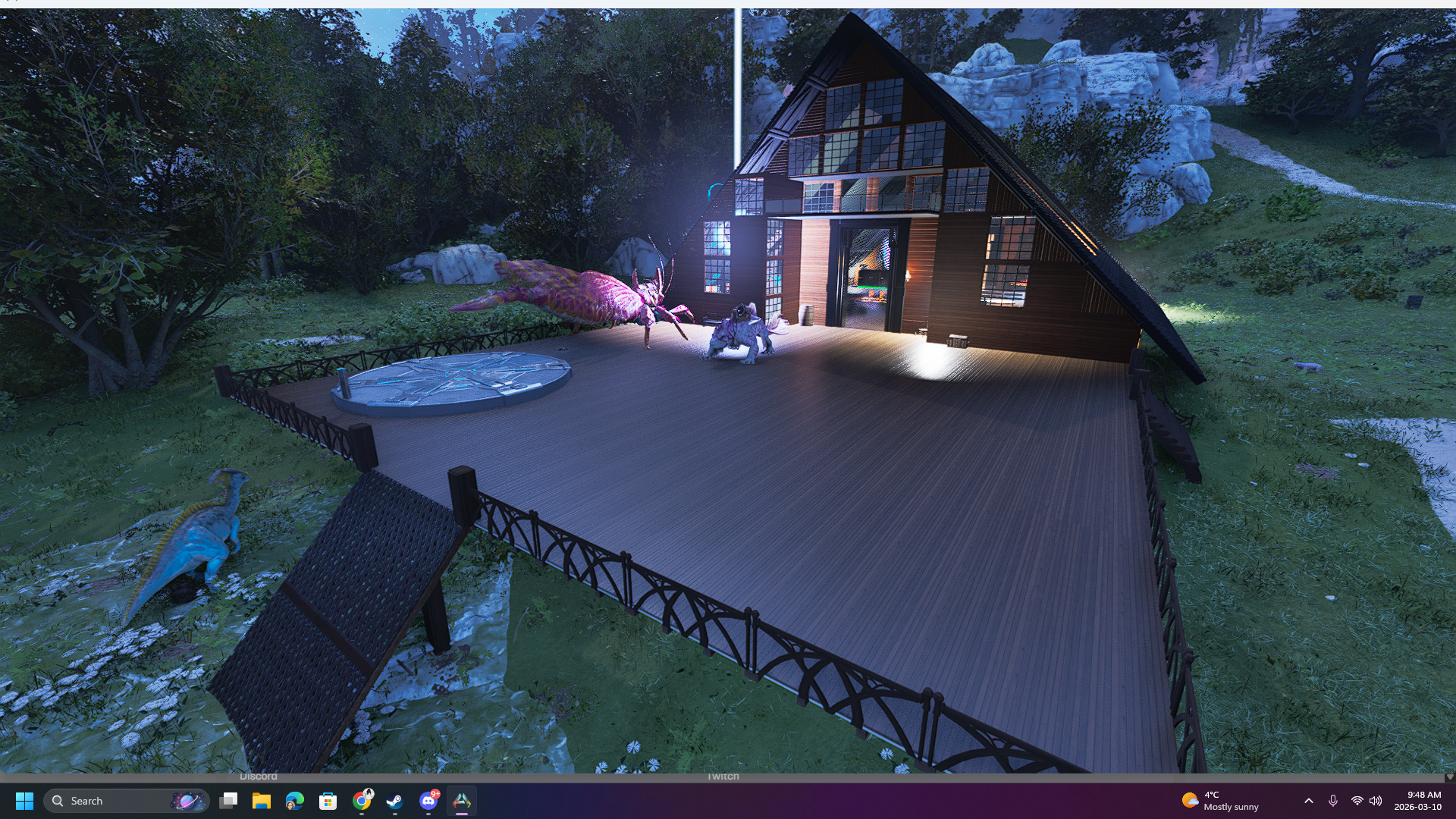Open Microsoft Edge browser
1456x819 pixels.
[294, 802]
